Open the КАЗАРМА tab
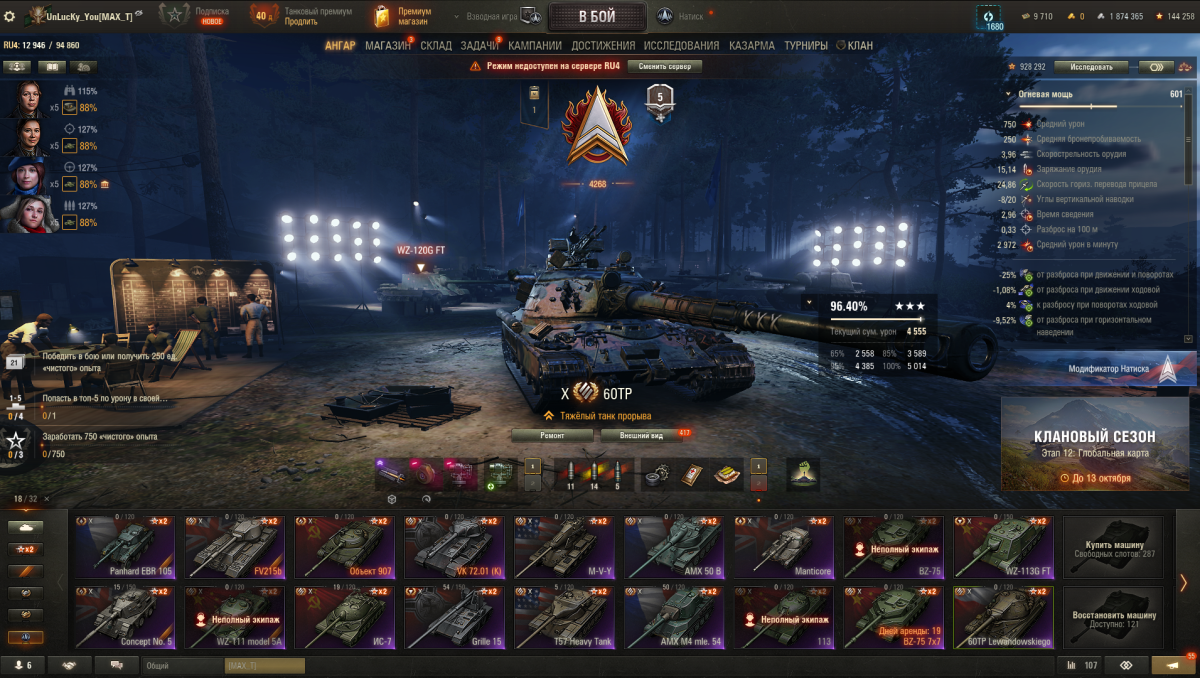 [x=751, y=46]
